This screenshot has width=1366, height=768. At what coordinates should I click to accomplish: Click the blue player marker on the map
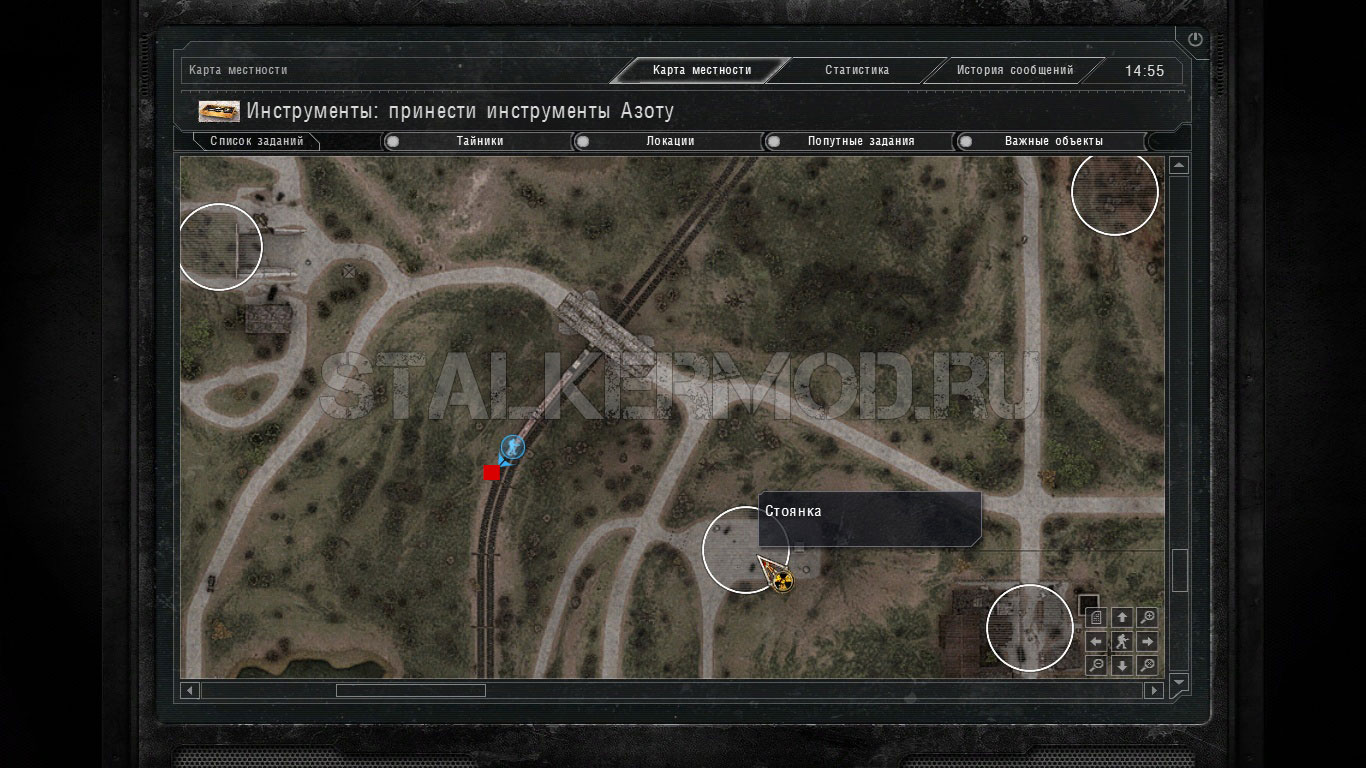click(513, 446)
